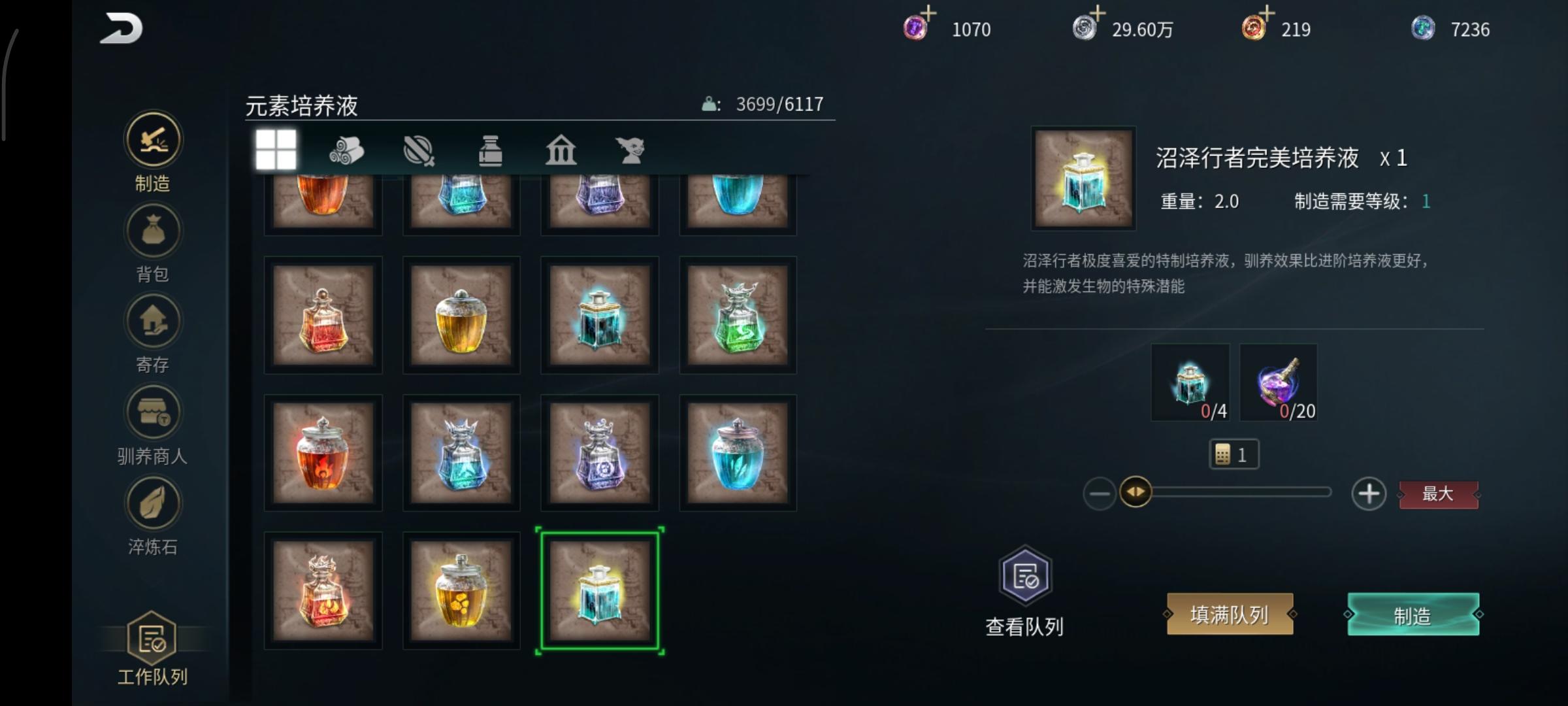Select the material category tab with cloth icon
Image resolution: width=1568 pixels, height=706 pixels.
point(348,150)
